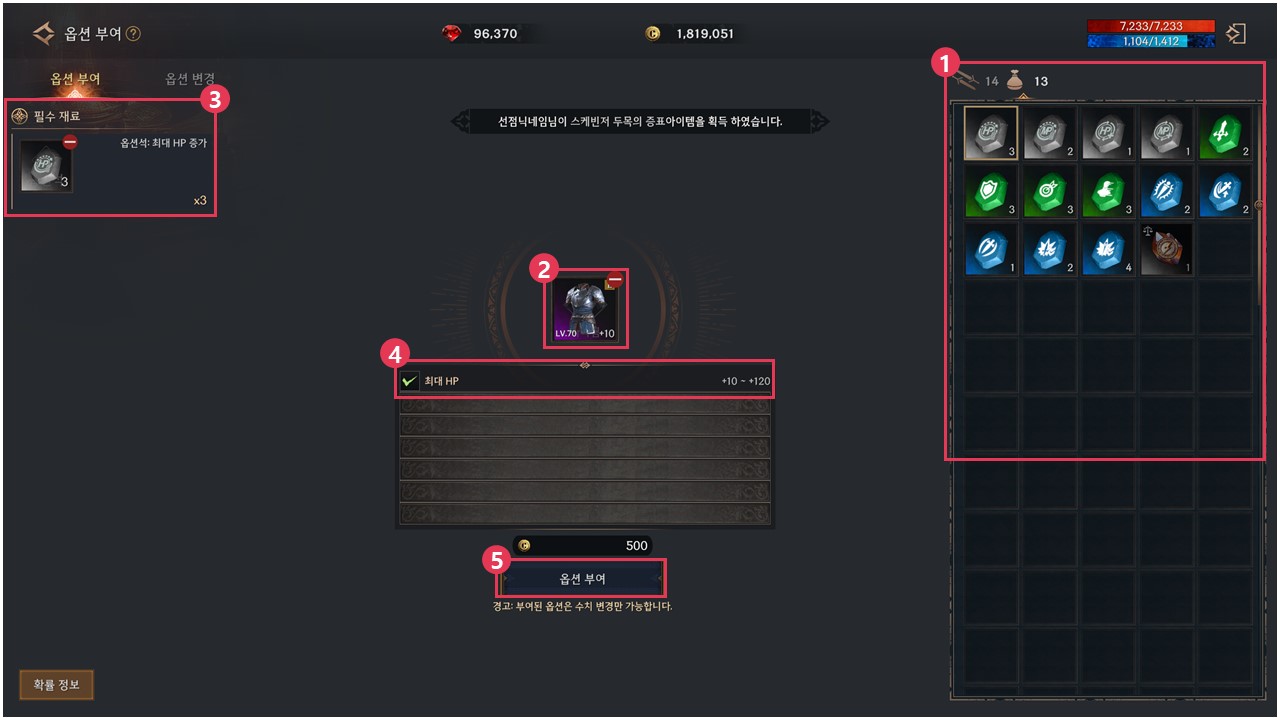Show the weapons inventory tab with crossed swords
Viewport: 1280px width, 720px height.
pyautogui.click(x=966, y=81)
